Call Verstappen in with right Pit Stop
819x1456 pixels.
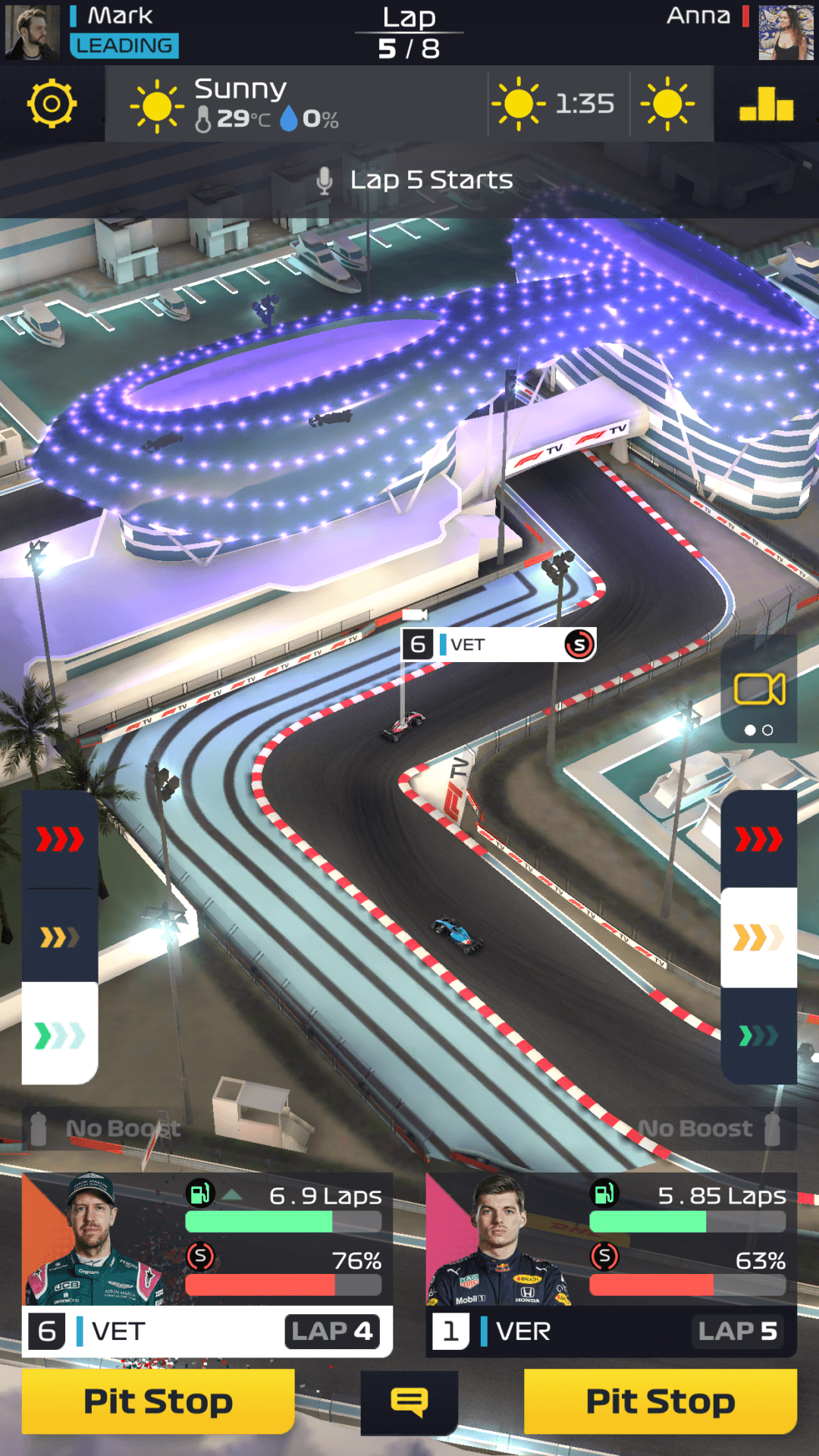pos(660,1401)
